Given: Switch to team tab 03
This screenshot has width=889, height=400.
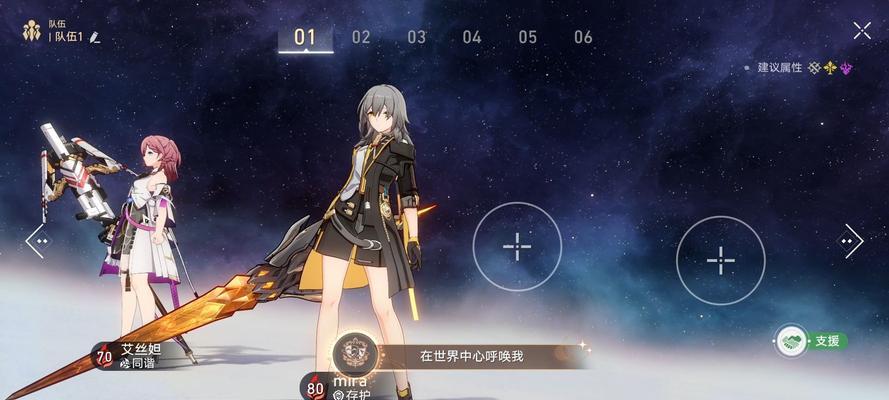Looking at the screenshot, I should pyautogui.click(x=416, y=37).
